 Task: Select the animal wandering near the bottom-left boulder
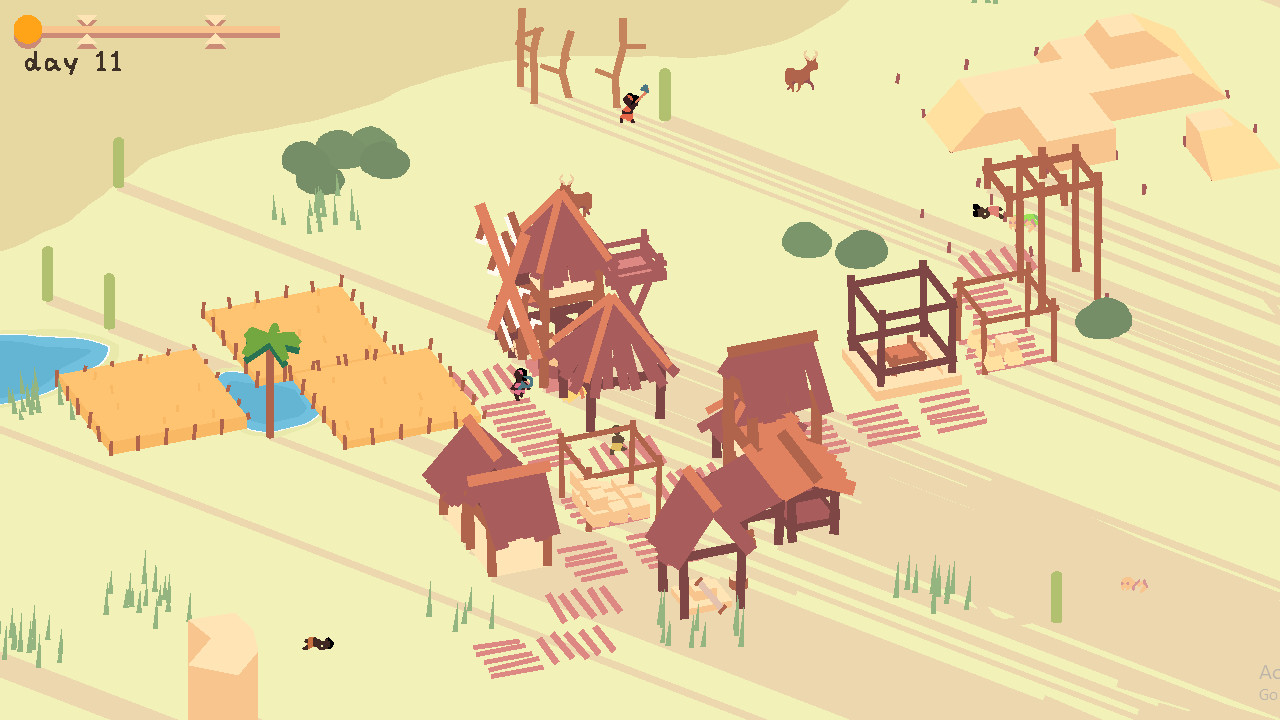coord(317,643)
